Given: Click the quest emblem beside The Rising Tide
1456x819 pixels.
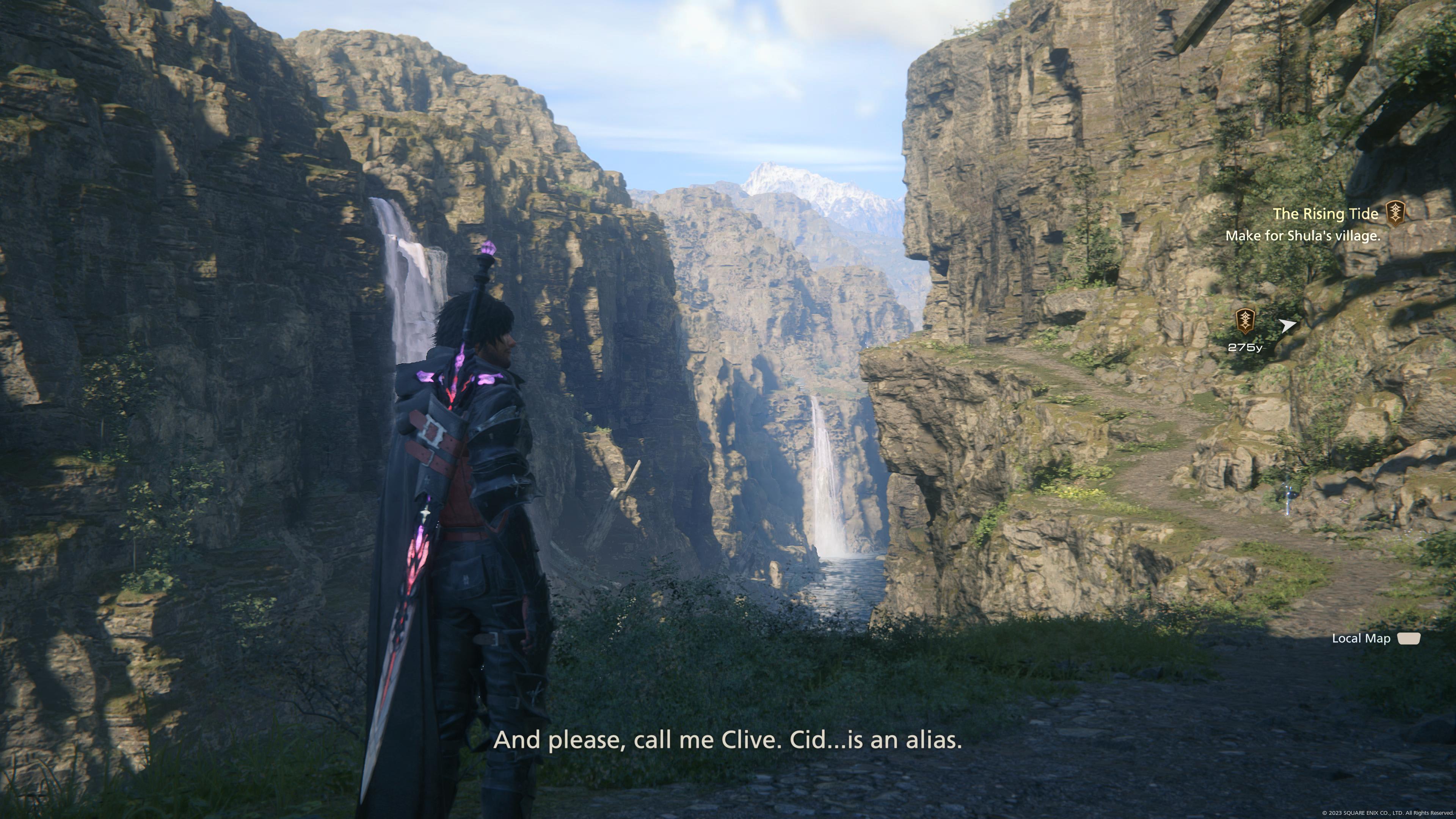Looking at the screenshot, I should [x=1395, y=213].
